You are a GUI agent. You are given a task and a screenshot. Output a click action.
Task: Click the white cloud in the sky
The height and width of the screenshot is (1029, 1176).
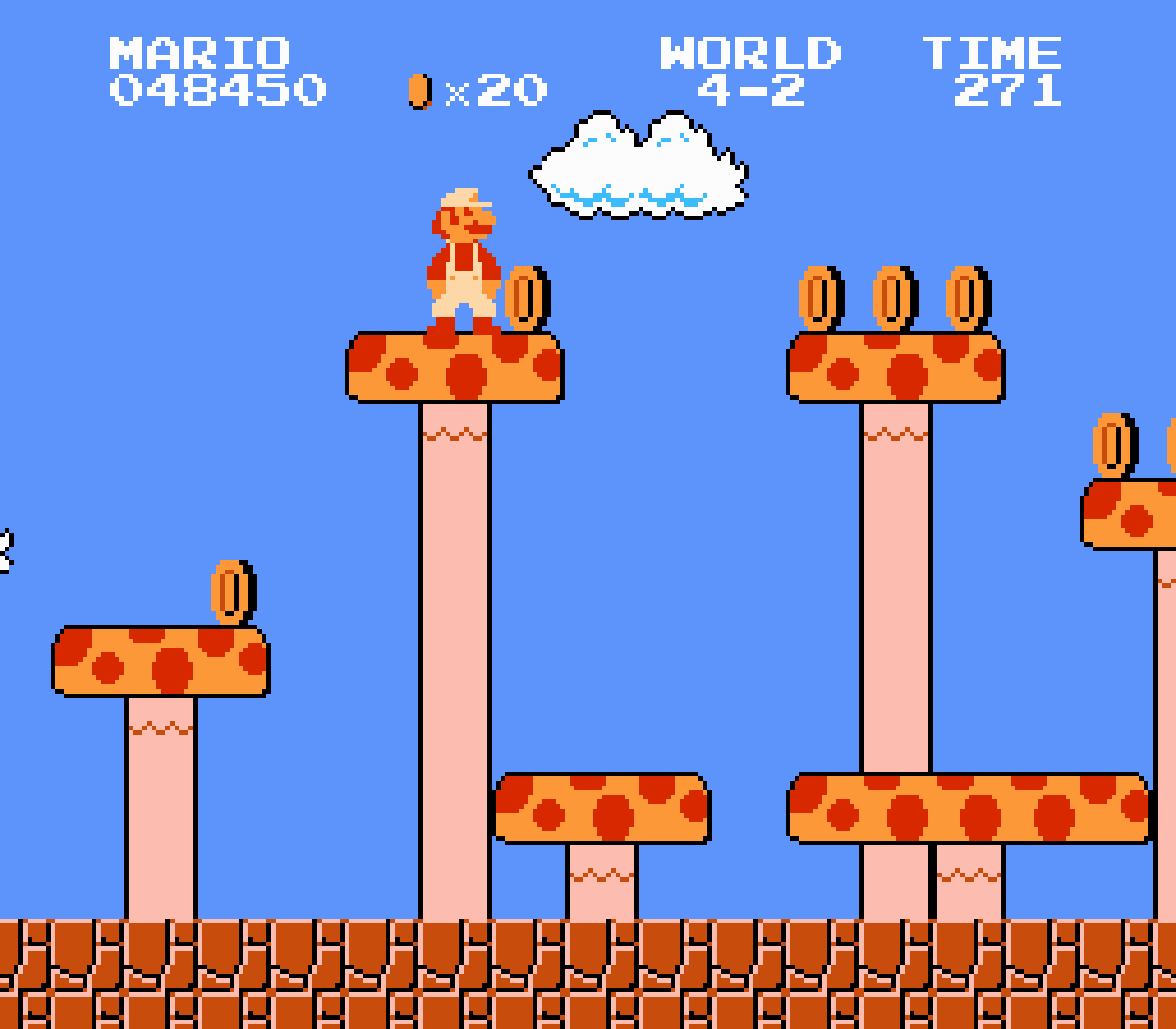point(639,165)
